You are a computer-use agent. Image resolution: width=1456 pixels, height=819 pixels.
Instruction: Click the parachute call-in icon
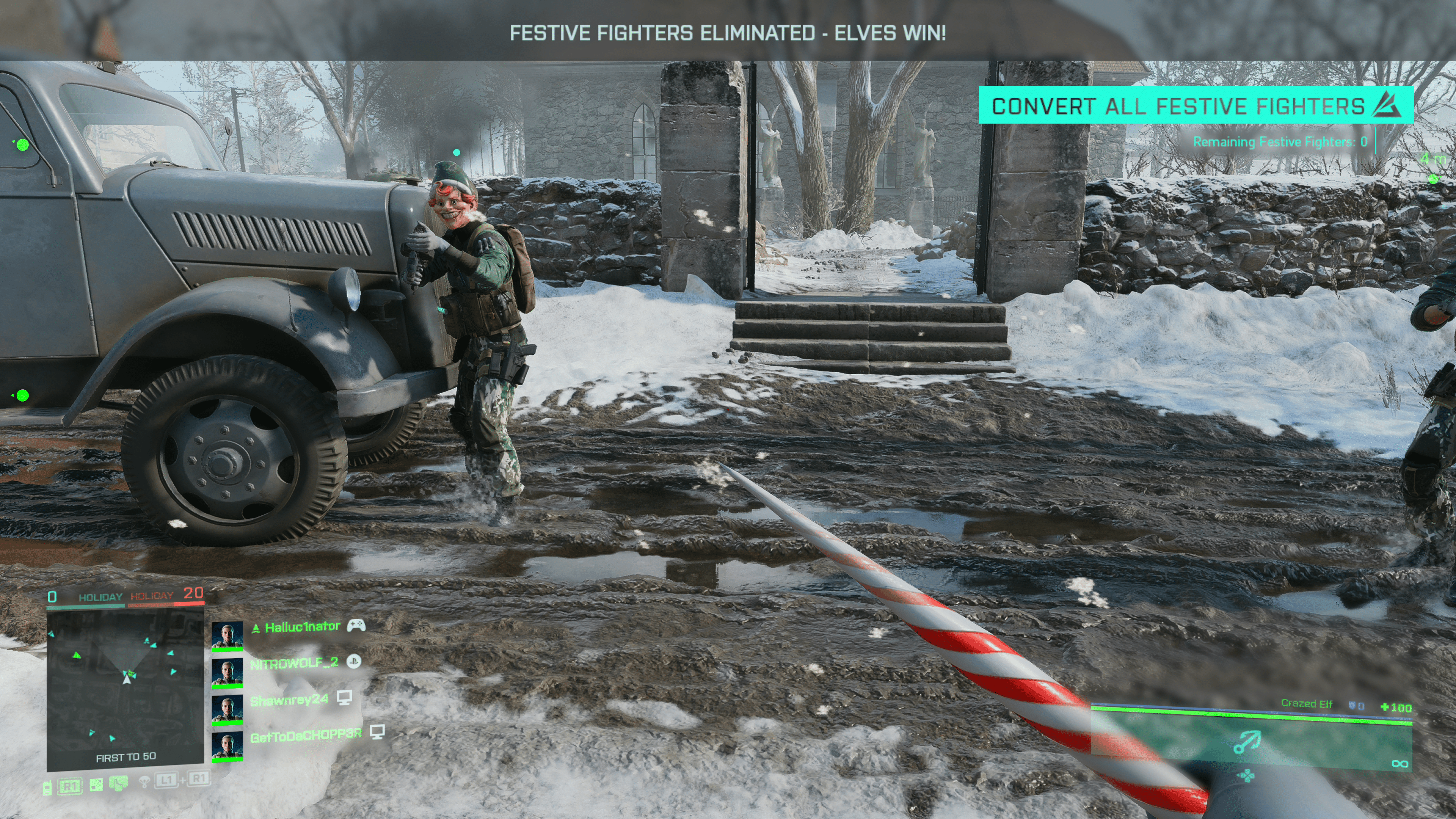[x=145, y=781]
